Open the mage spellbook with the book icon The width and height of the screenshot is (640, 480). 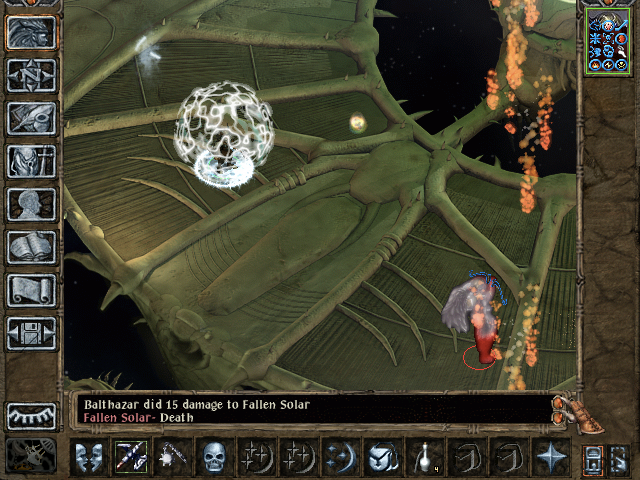pyautogui.click(x=31, y=247)
